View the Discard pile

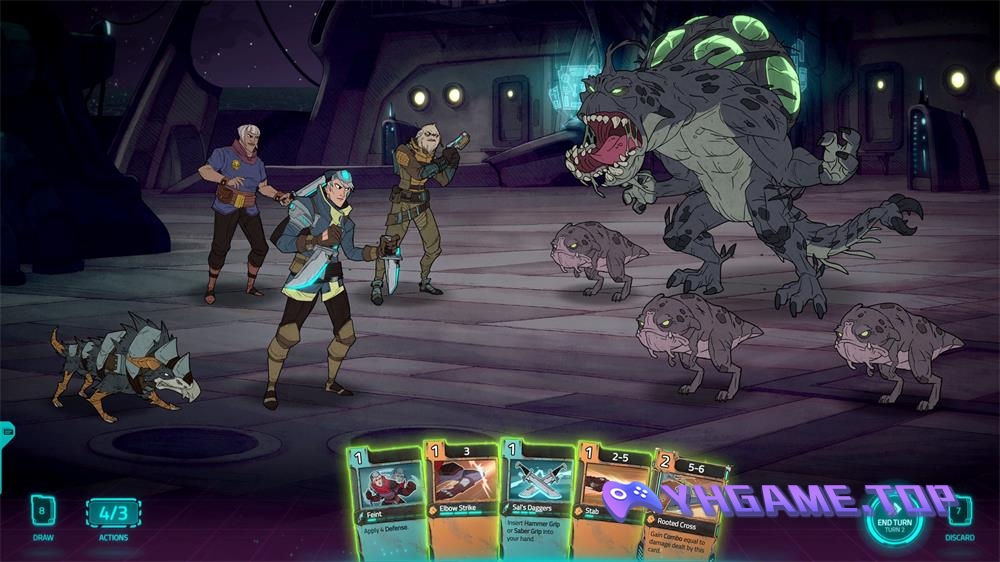pos(959,511)
